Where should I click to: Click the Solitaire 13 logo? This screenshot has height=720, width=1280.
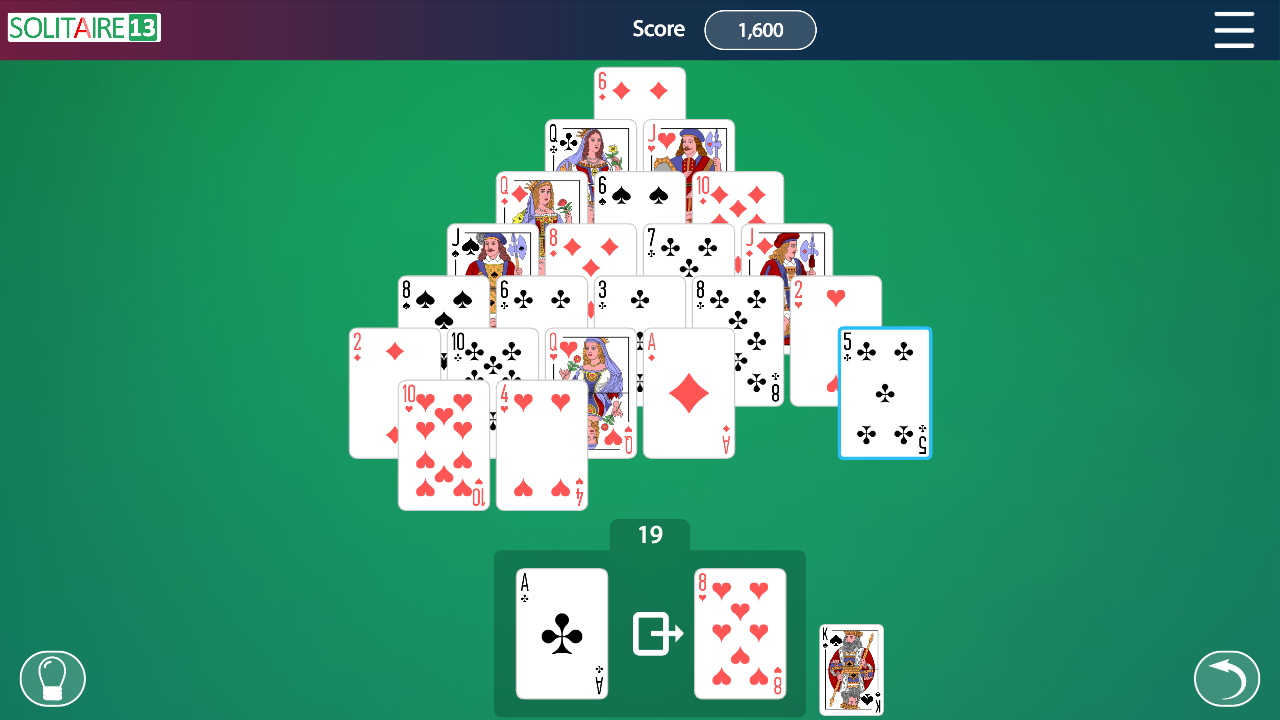(83, 29)
